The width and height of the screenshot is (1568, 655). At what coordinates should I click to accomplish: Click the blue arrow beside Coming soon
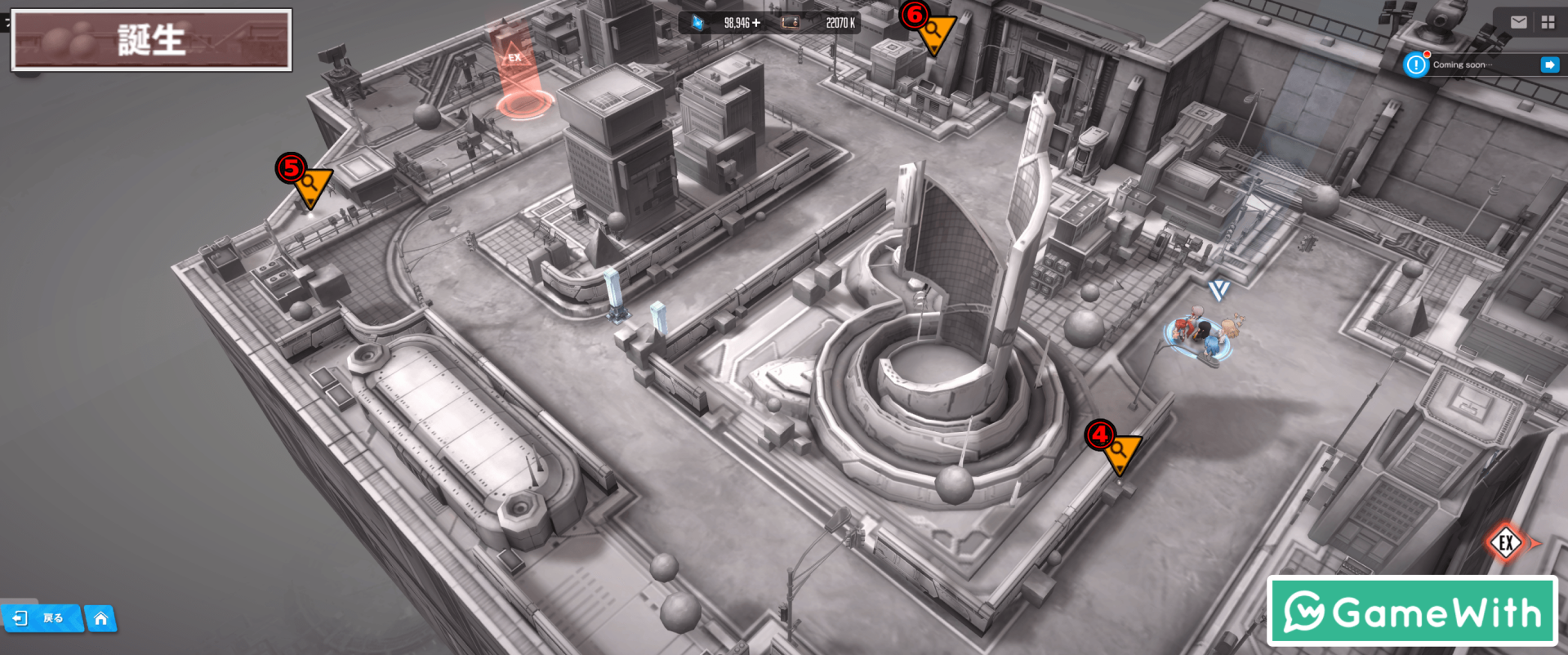pyautogui.click(x=1549, y=65)
